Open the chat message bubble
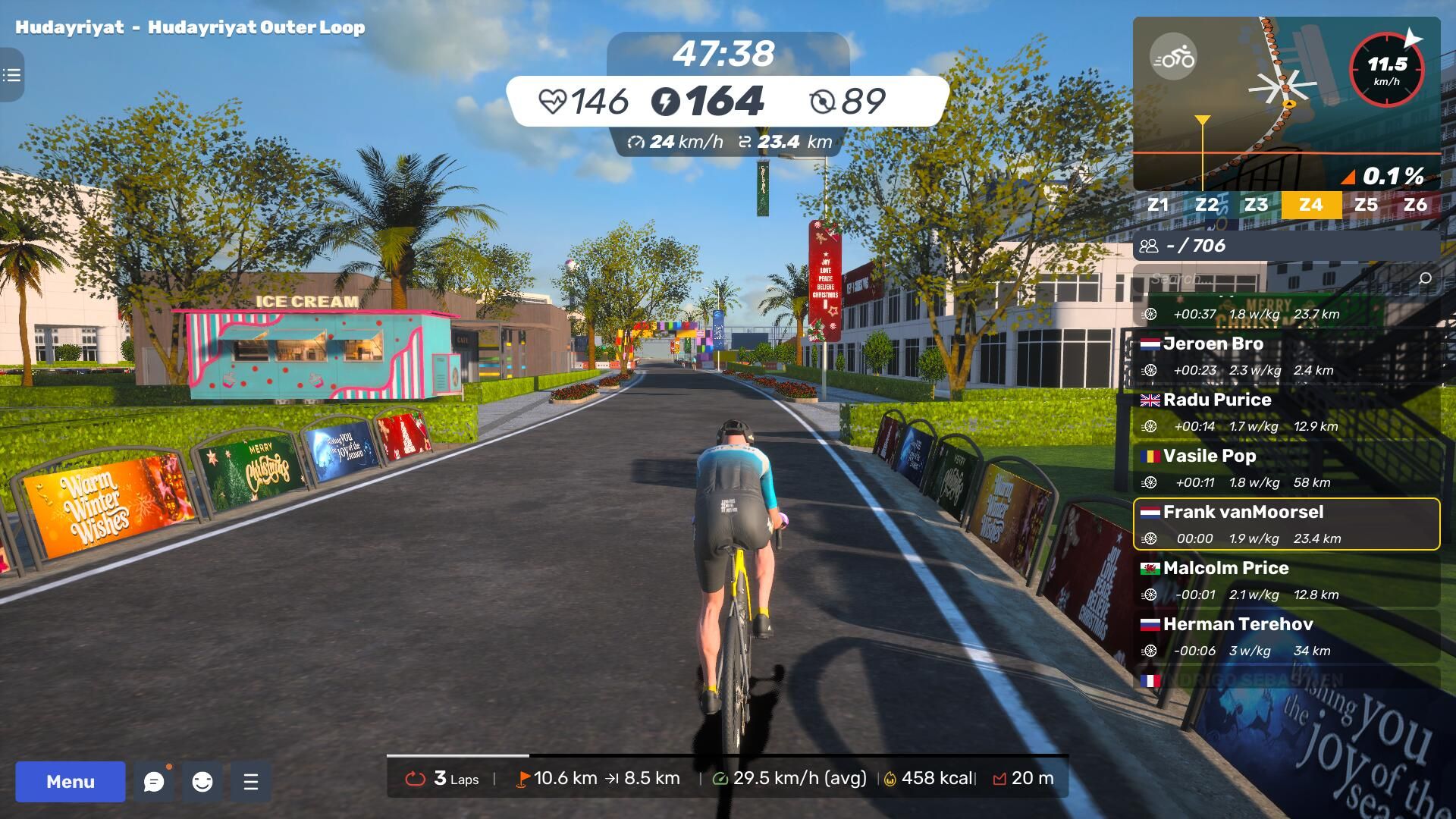Image resolution: width=1456 pixels, height=819 pixels. 154,781
